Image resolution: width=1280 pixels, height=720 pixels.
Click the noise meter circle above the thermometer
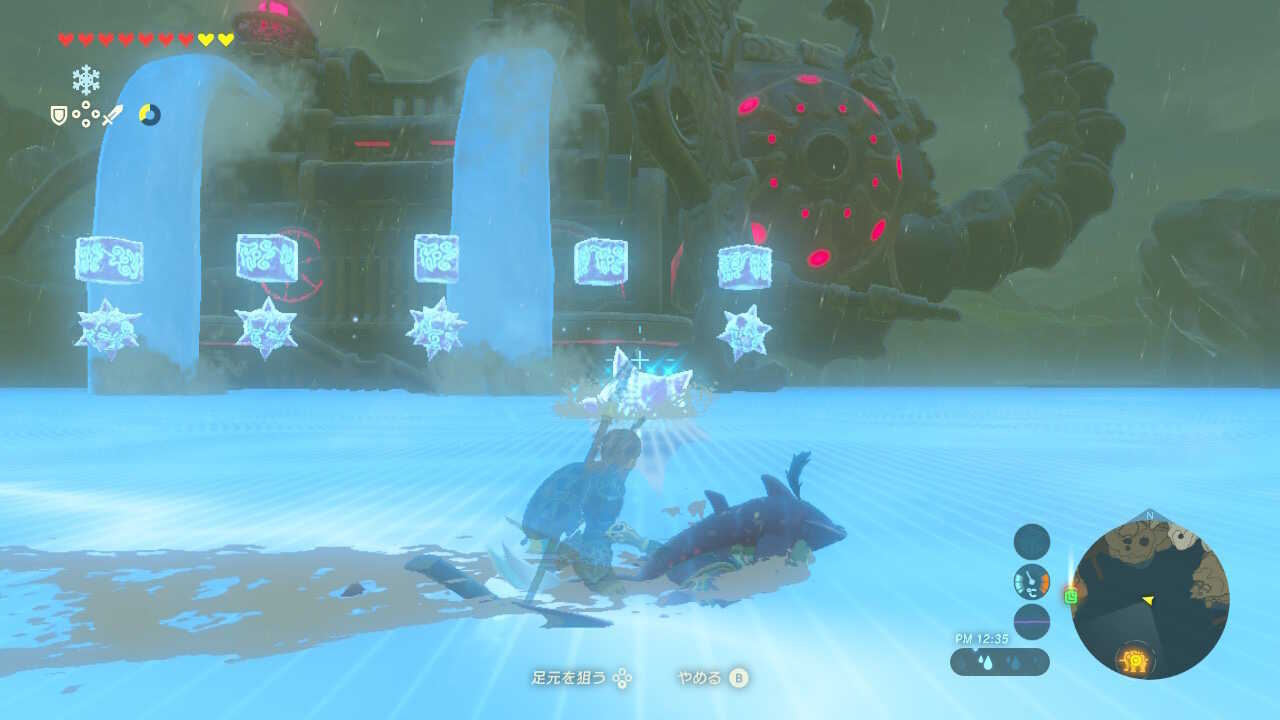pos(1031,542)
